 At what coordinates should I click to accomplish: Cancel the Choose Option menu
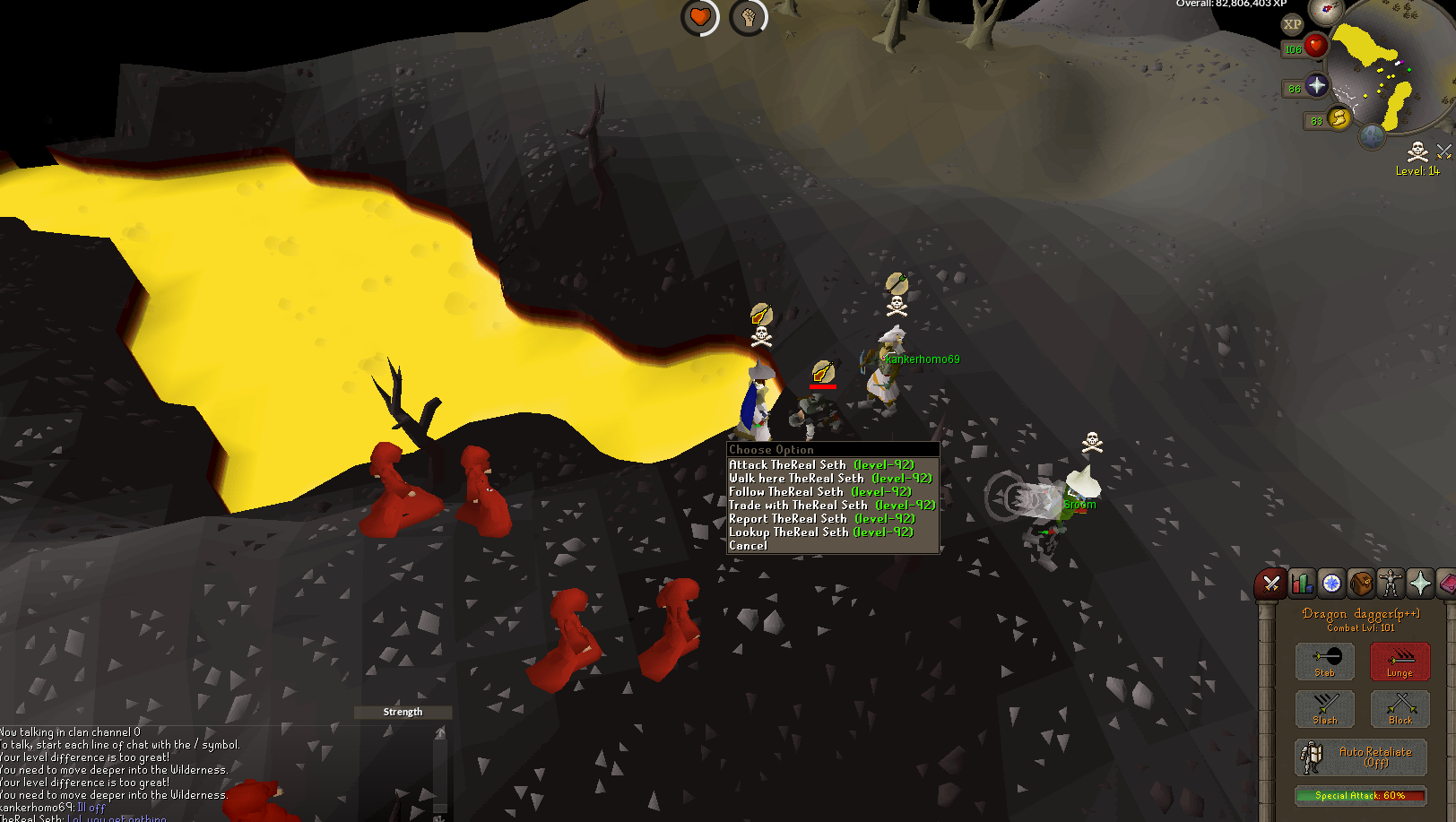tap(749, 546)
